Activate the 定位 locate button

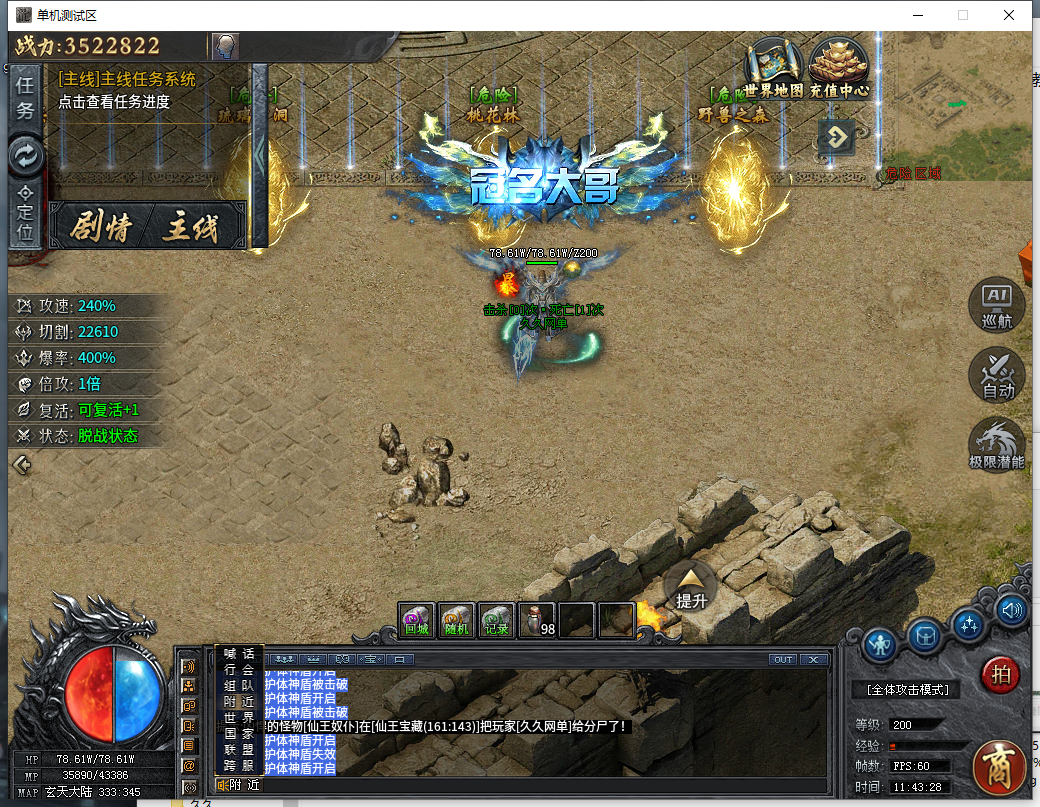[25, 212]
